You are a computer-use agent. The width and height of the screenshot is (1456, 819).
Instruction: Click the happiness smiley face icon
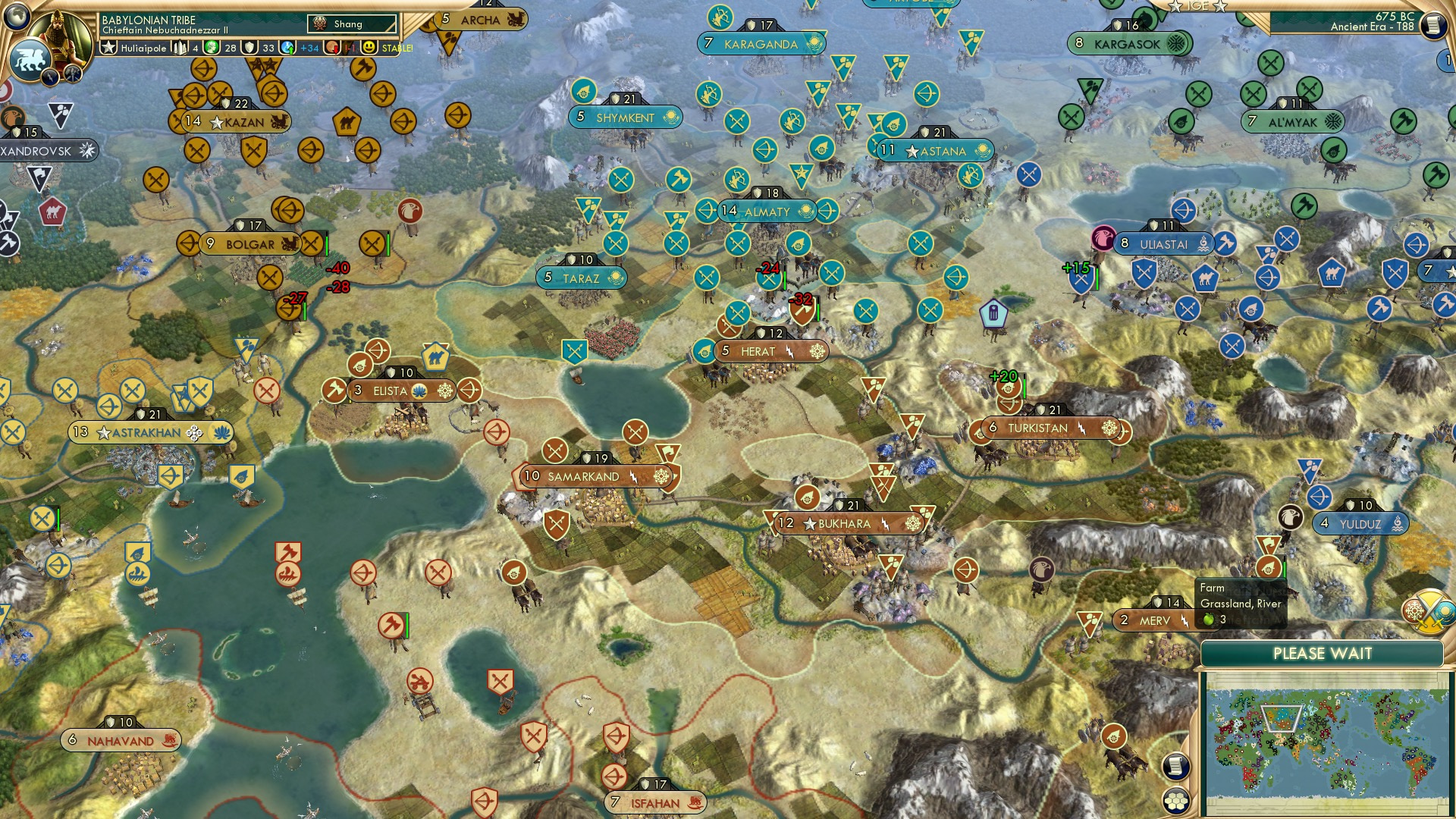(369, 47)
